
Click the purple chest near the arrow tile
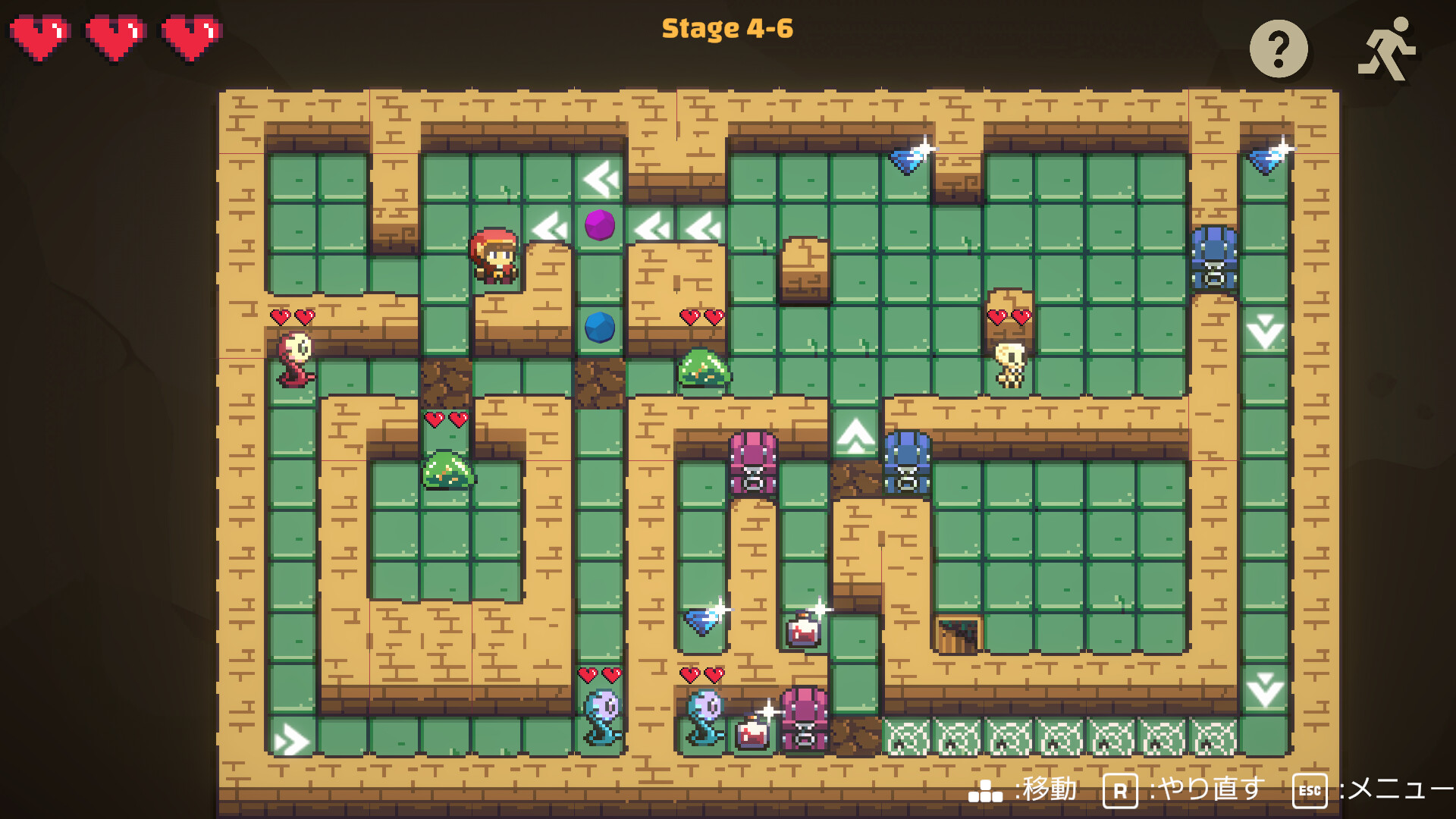point(752,464)
